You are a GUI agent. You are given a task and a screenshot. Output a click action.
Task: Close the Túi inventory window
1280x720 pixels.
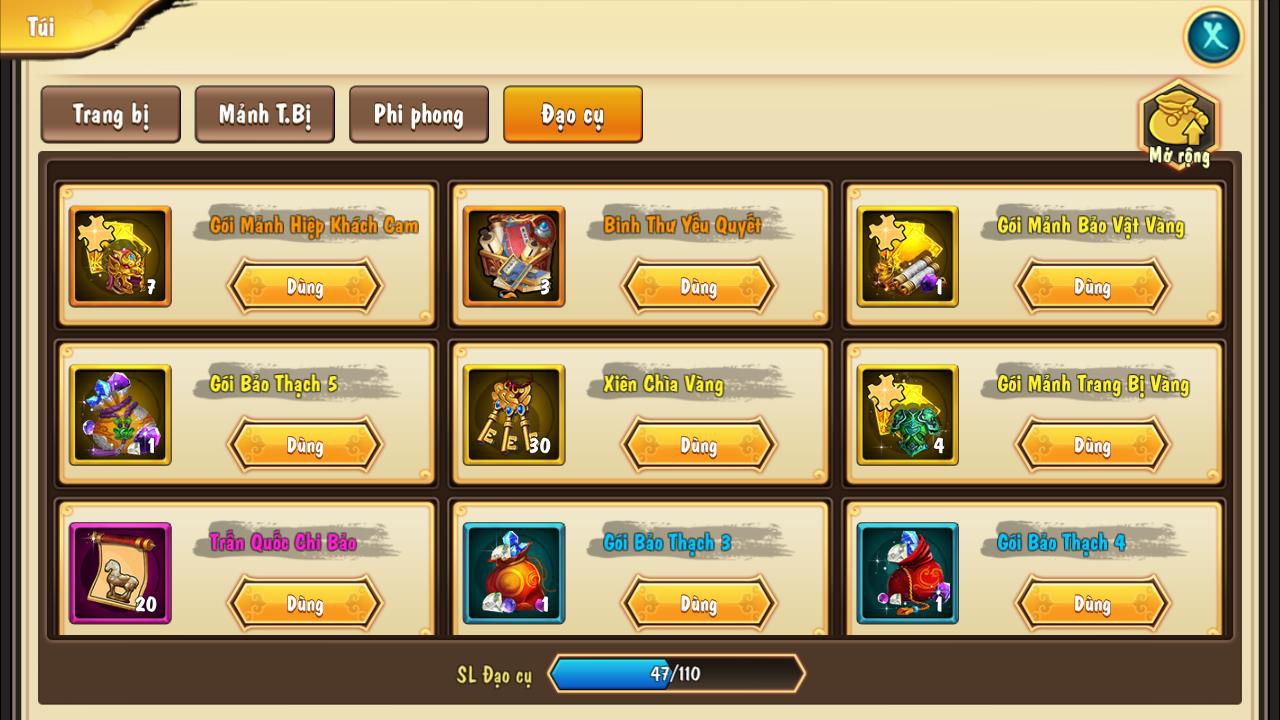[1213, 37]
